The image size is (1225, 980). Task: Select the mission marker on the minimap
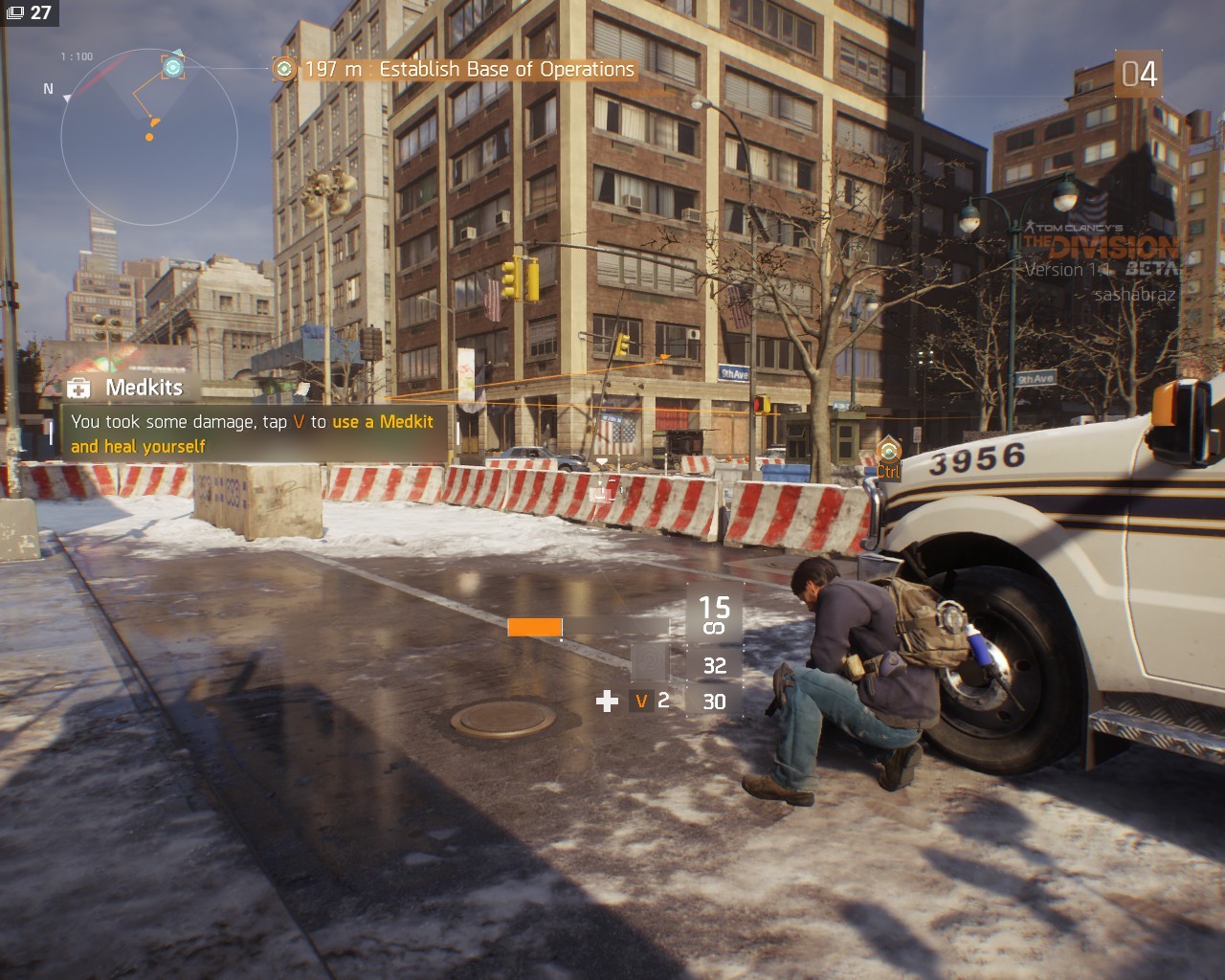tap(172, 66)
